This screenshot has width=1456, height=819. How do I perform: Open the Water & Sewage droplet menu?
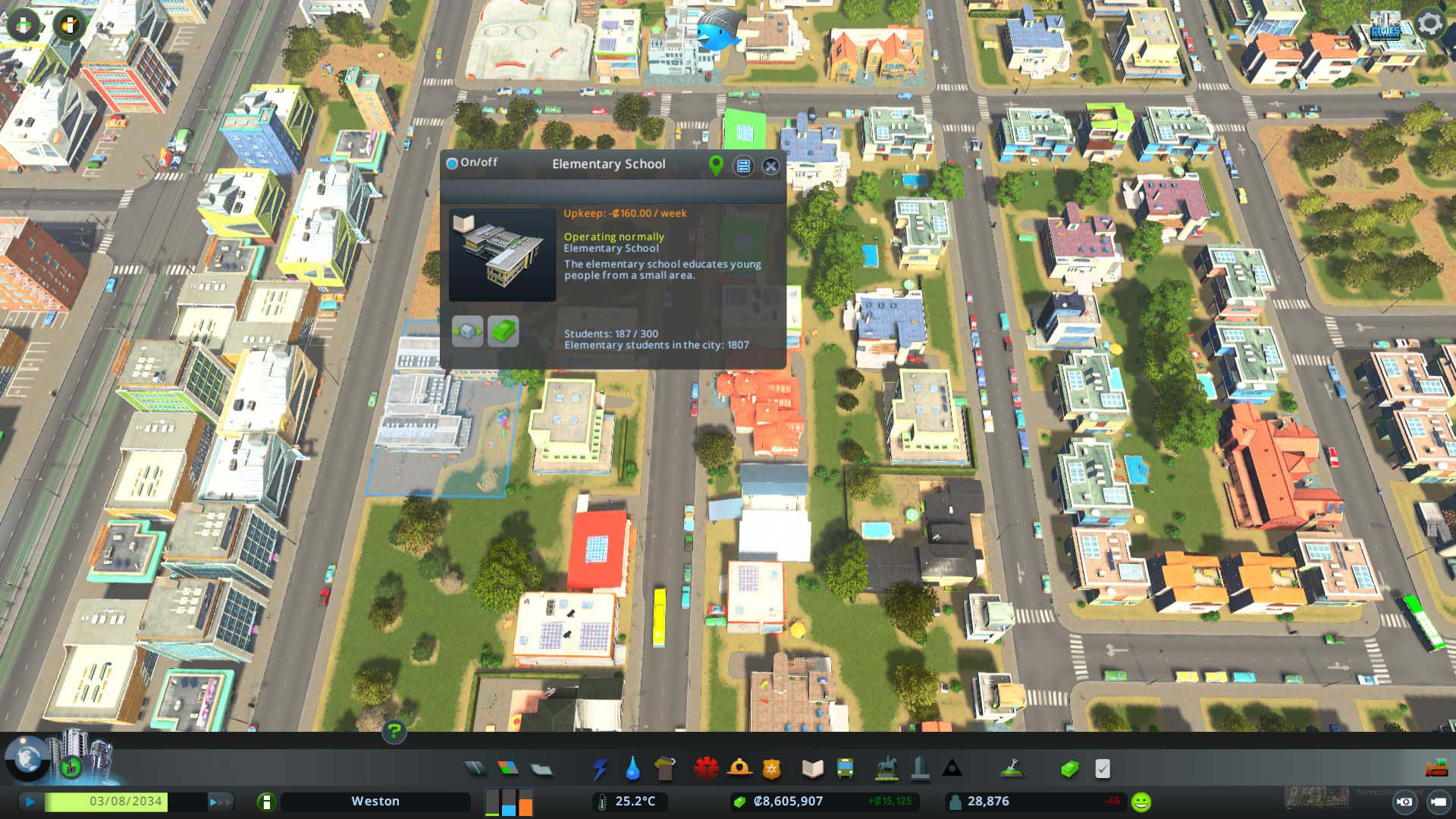pyautogui.click(x=632, y=769)
